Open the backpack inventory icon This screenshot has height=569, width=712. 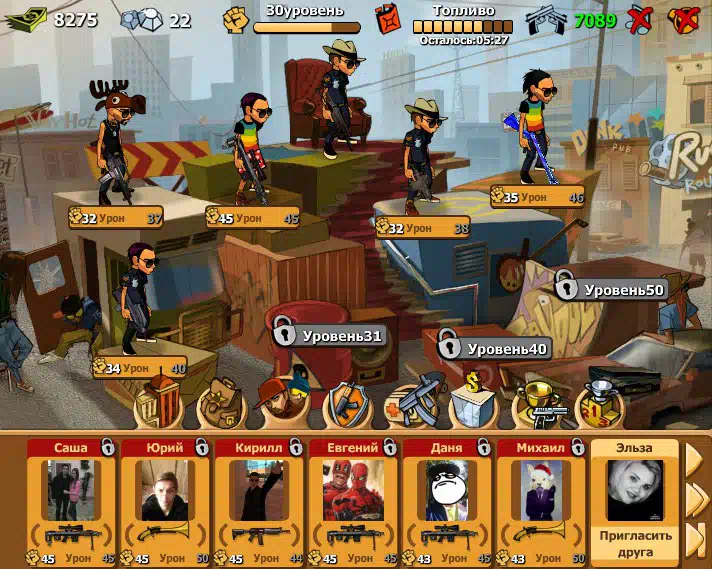pyautogui.click(x=219, y=403)
